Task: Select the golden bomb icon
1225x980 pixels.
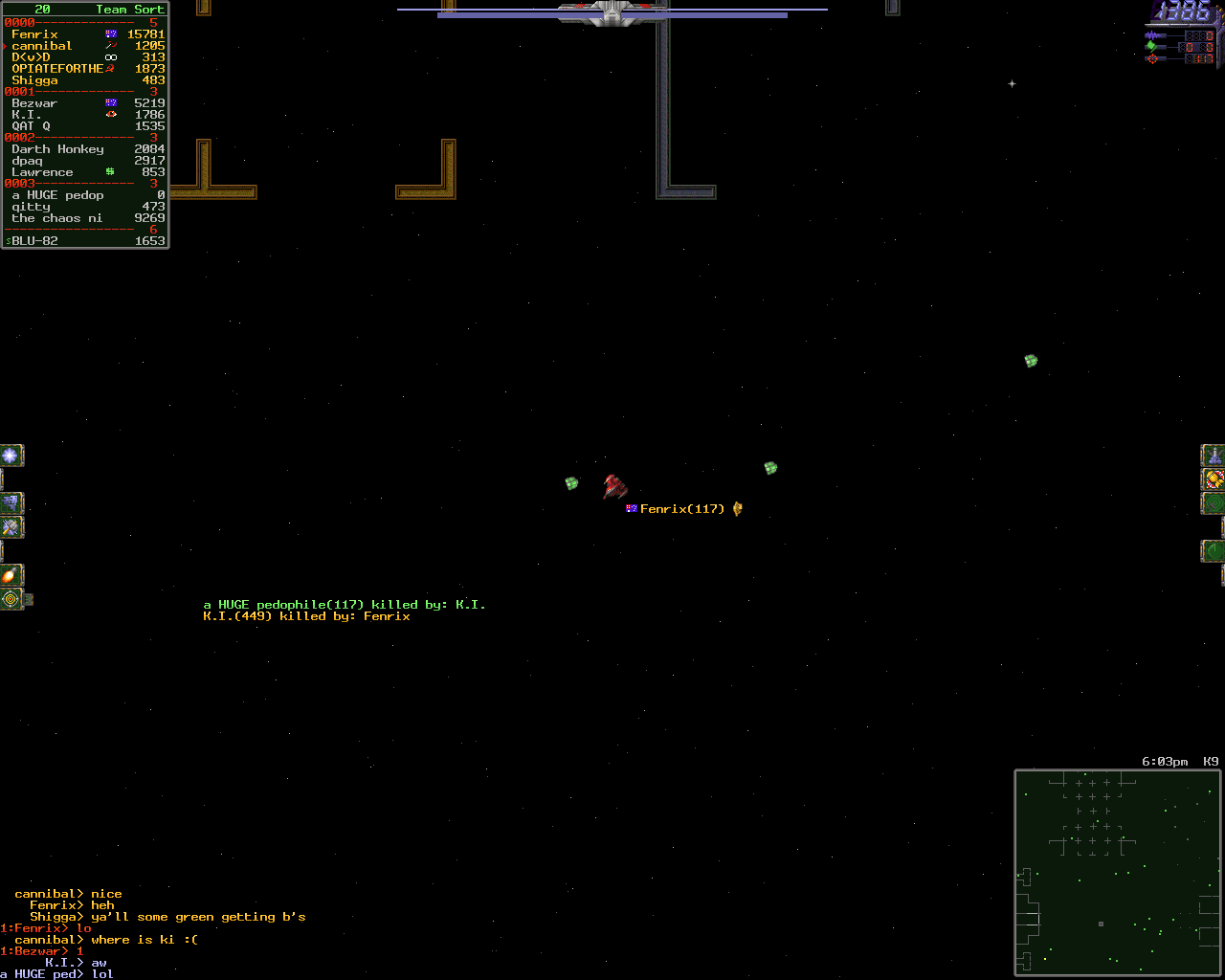Action: 1214,479
